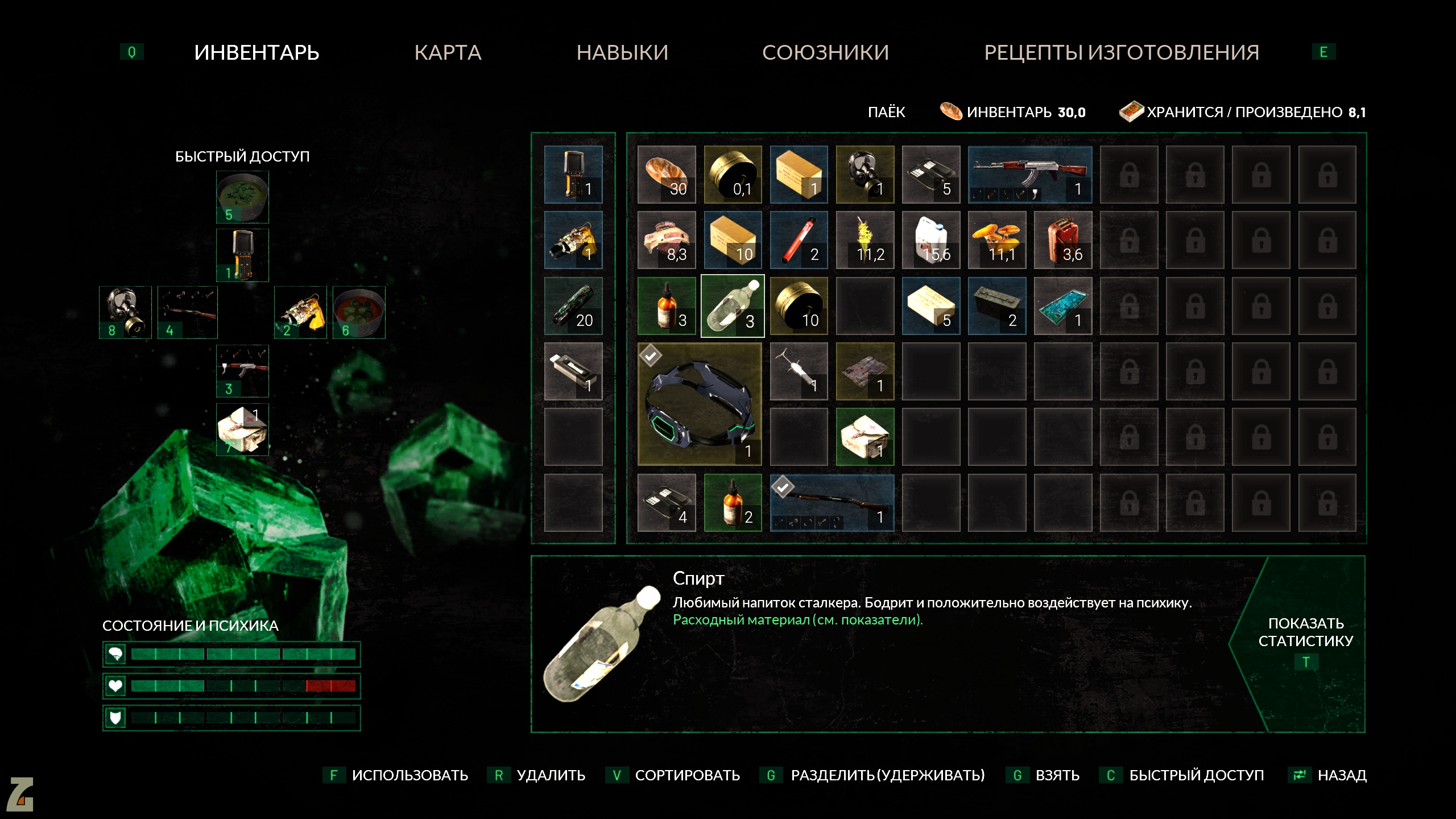Choose the red soup bowl quick slot
The height and width of the screenshot is (819, 1456).
click(x=359, y=312)
